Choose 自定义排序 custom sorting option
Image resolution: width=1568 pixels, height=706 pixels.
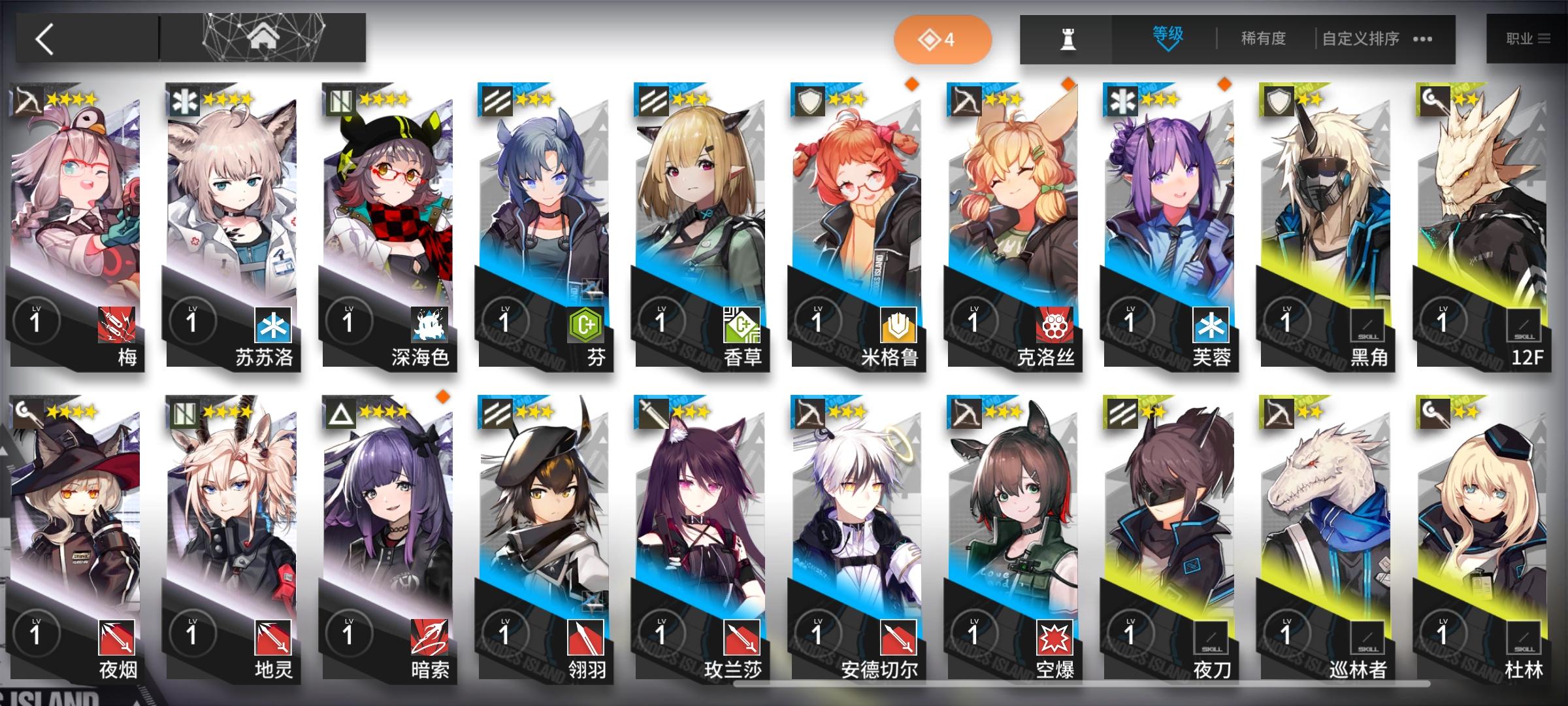click(1360, 39)
